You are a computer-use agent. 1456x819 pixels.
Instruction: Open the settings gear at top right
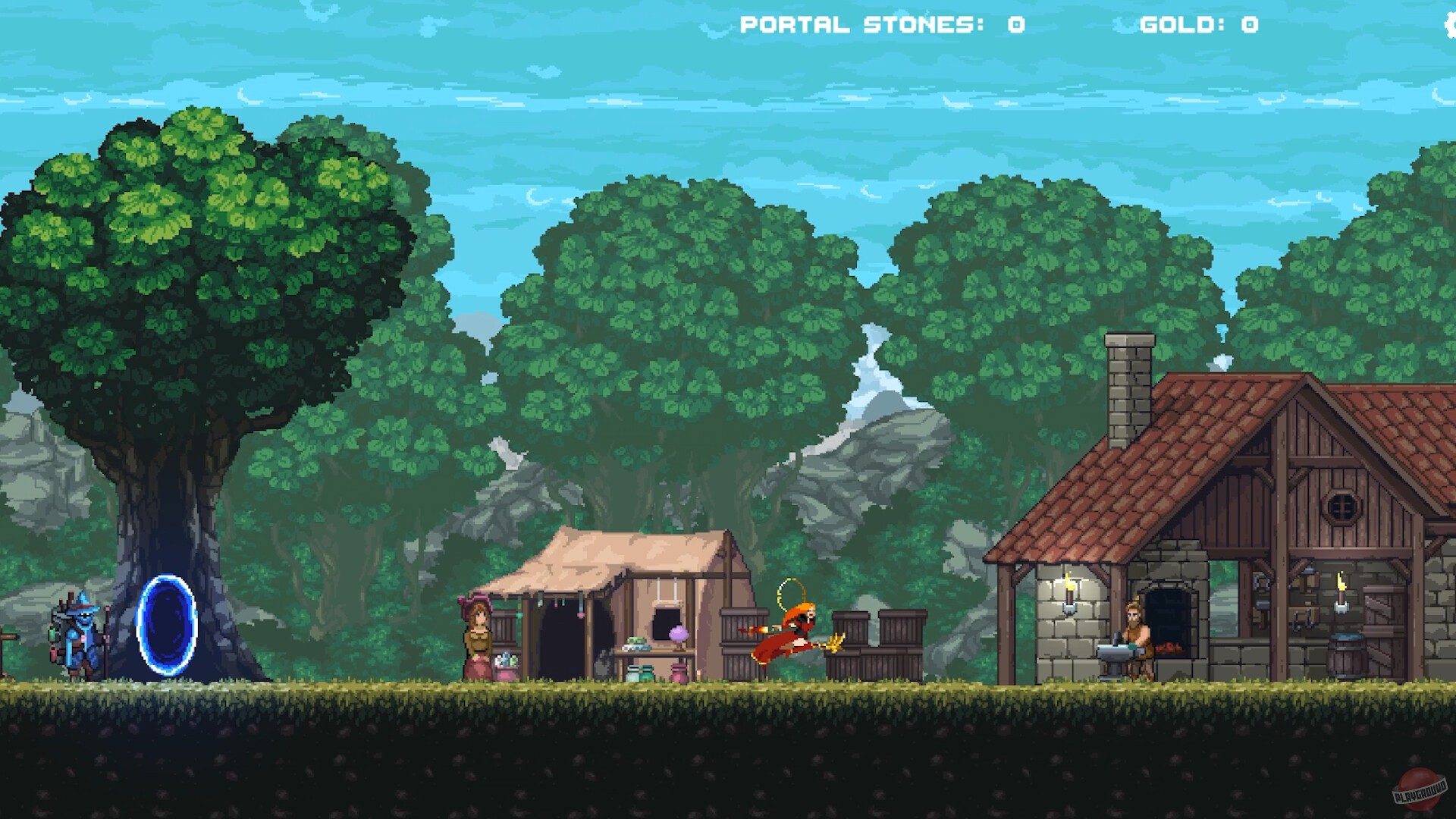1451,25
